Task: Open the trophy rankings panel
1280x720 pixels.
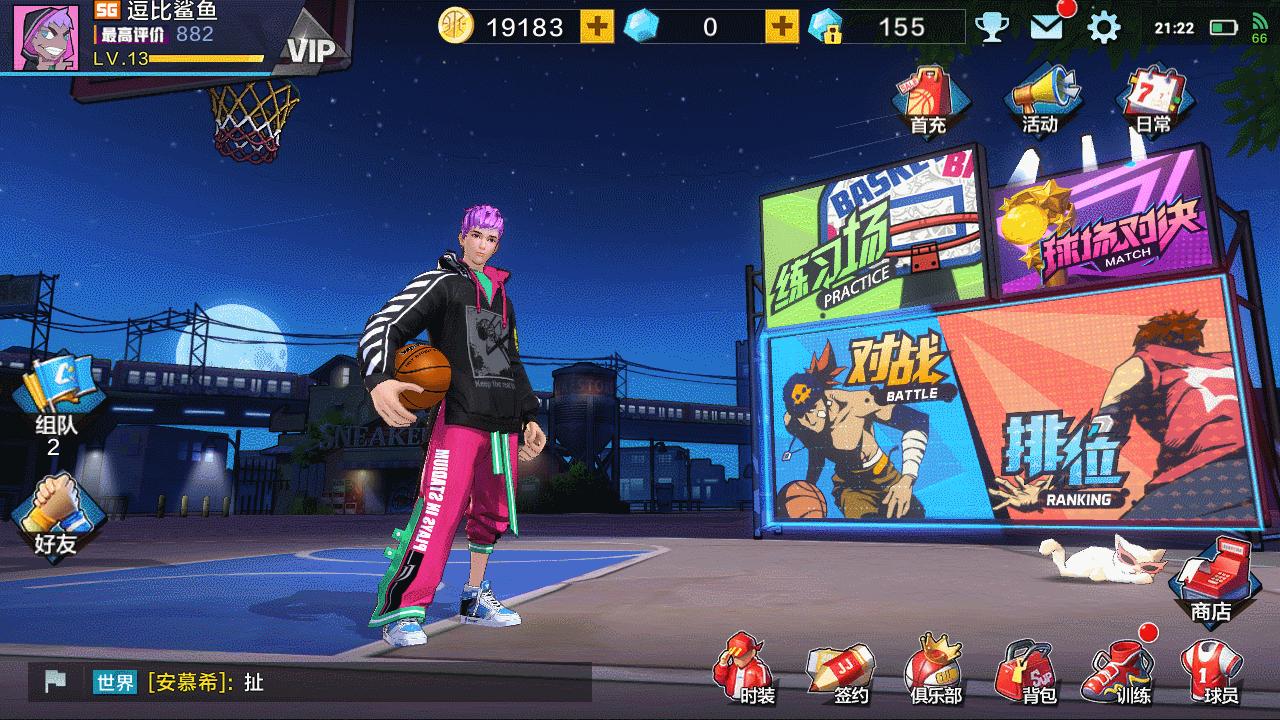Action: pyautogui.click(x=991, y=27)
